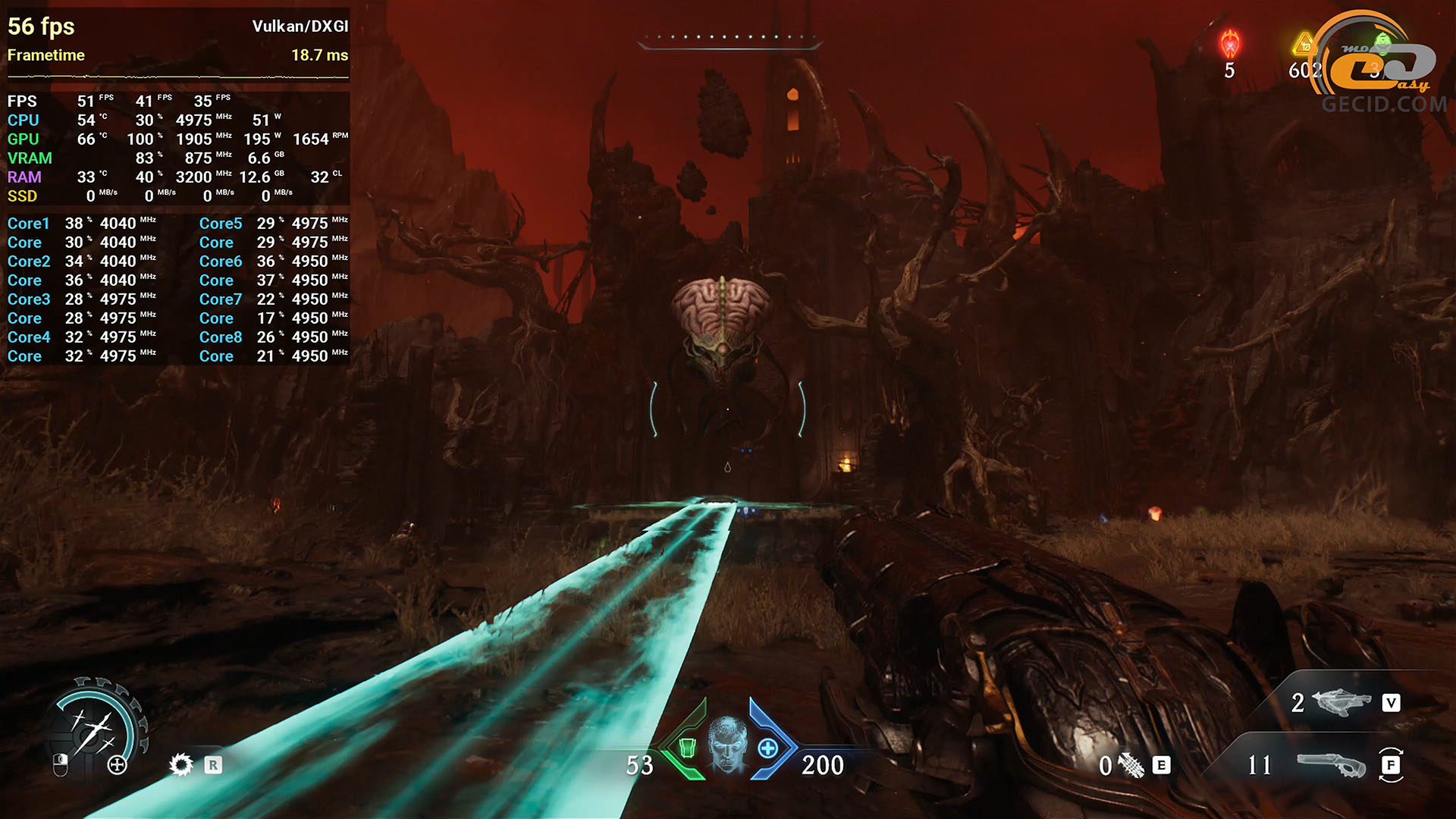Click the Frametime graph in the overlay
This screenshot has height=819, width=1456.
(x=177, y=77)
